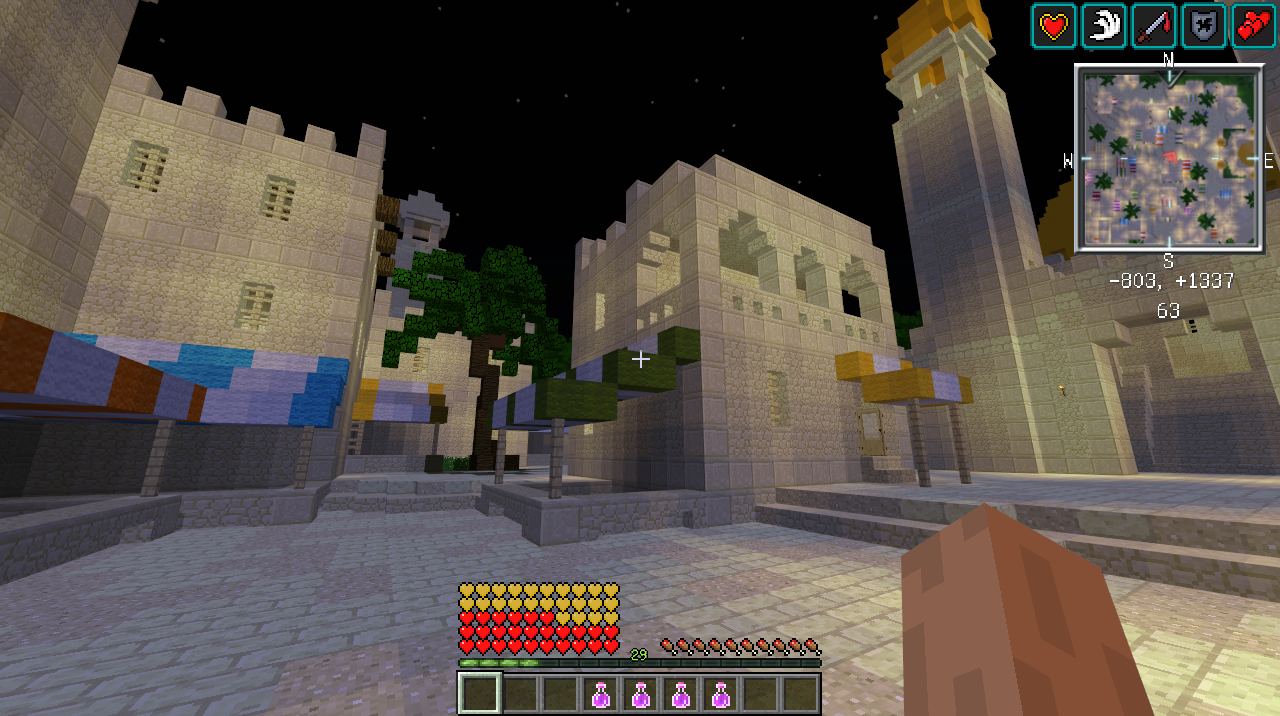This screenshot has height=716, width=1280.
Task: Open the minimap of the town
Action: coord(1169,158)
